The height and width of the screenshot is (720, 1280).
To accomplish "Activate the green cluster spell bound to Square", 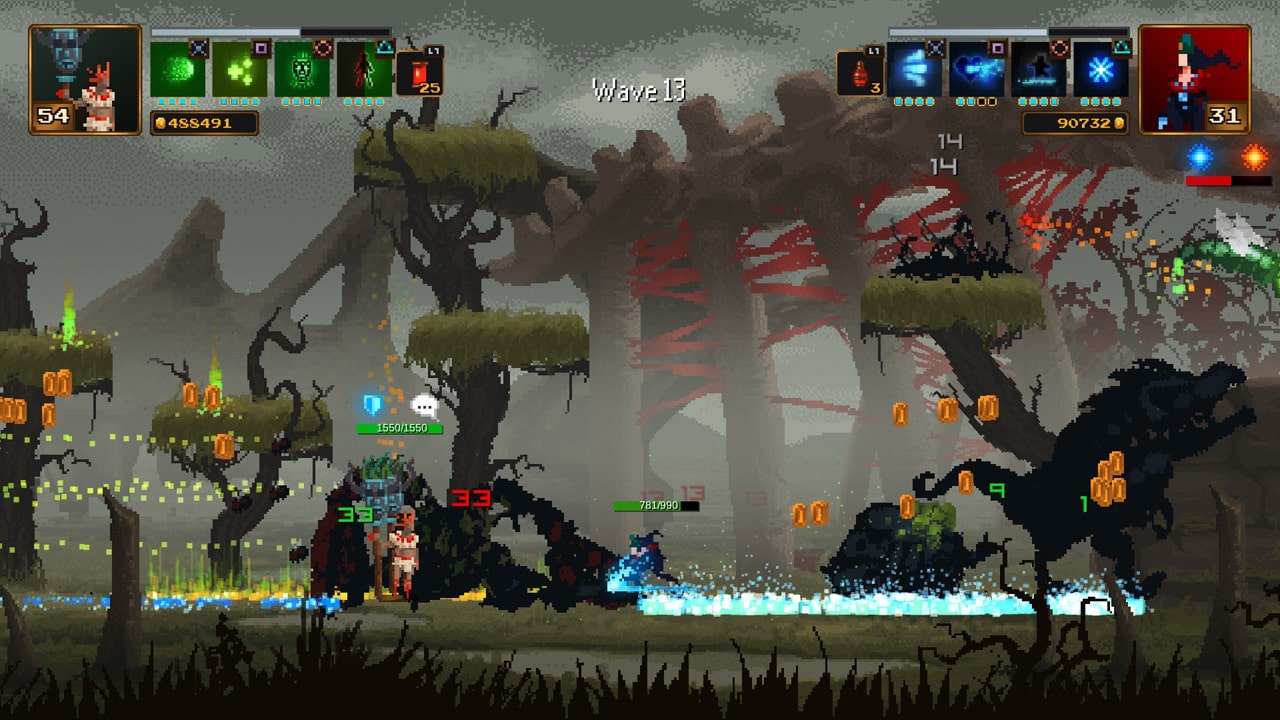I will (242, 70).
